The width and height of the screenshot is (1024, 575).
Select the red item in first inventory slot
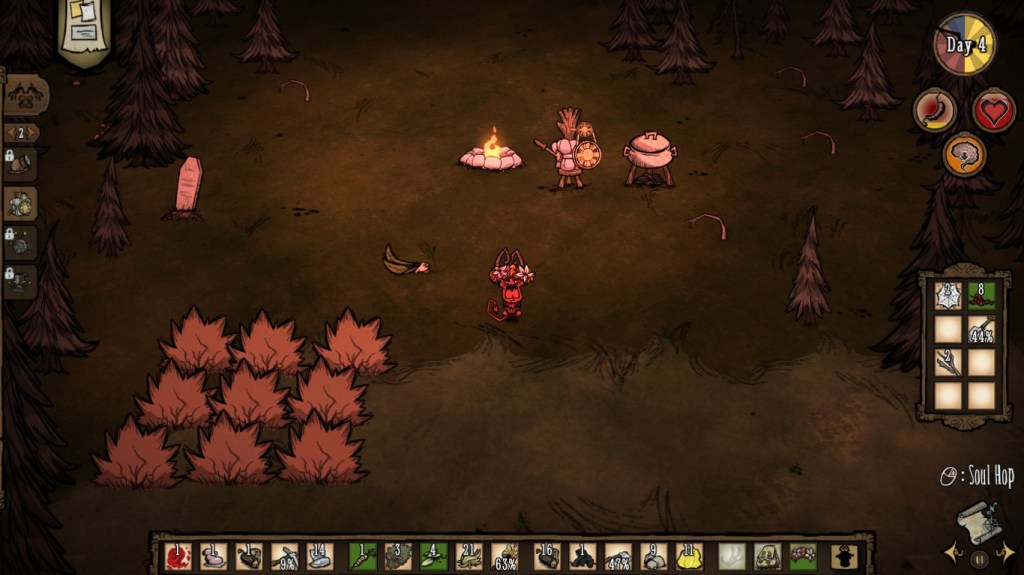178,556
